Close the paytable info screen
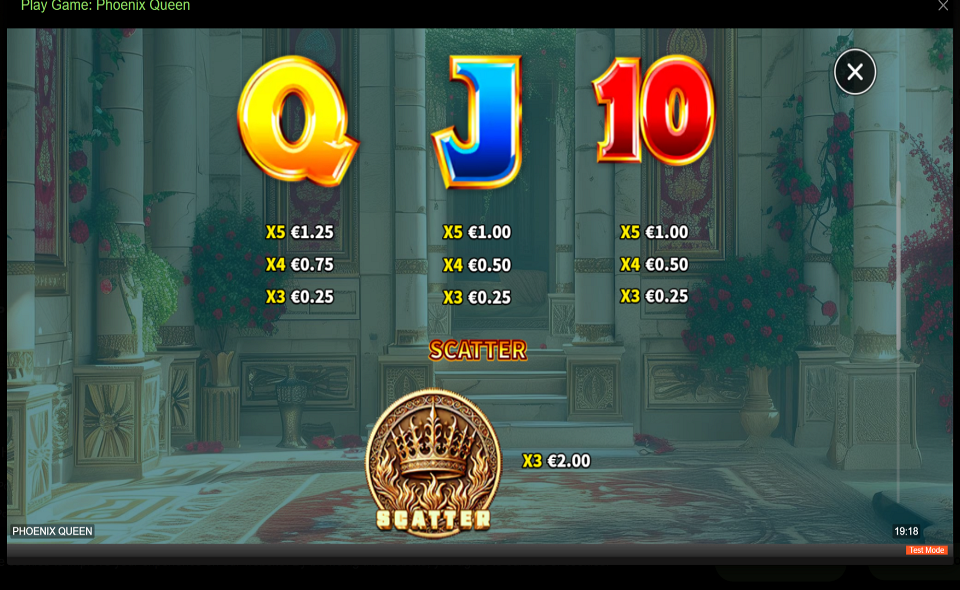 click(855, 72)
